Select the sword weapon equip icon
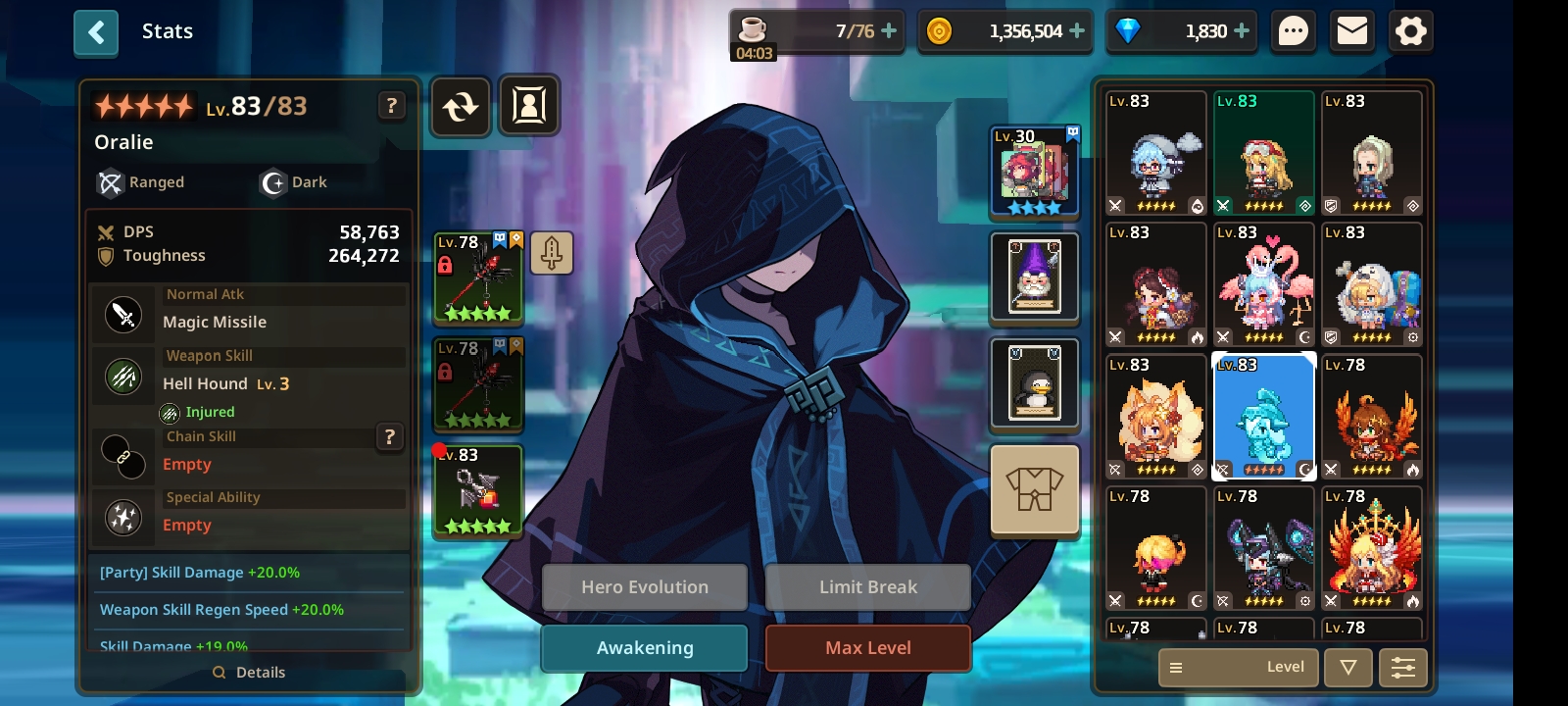 552,252
